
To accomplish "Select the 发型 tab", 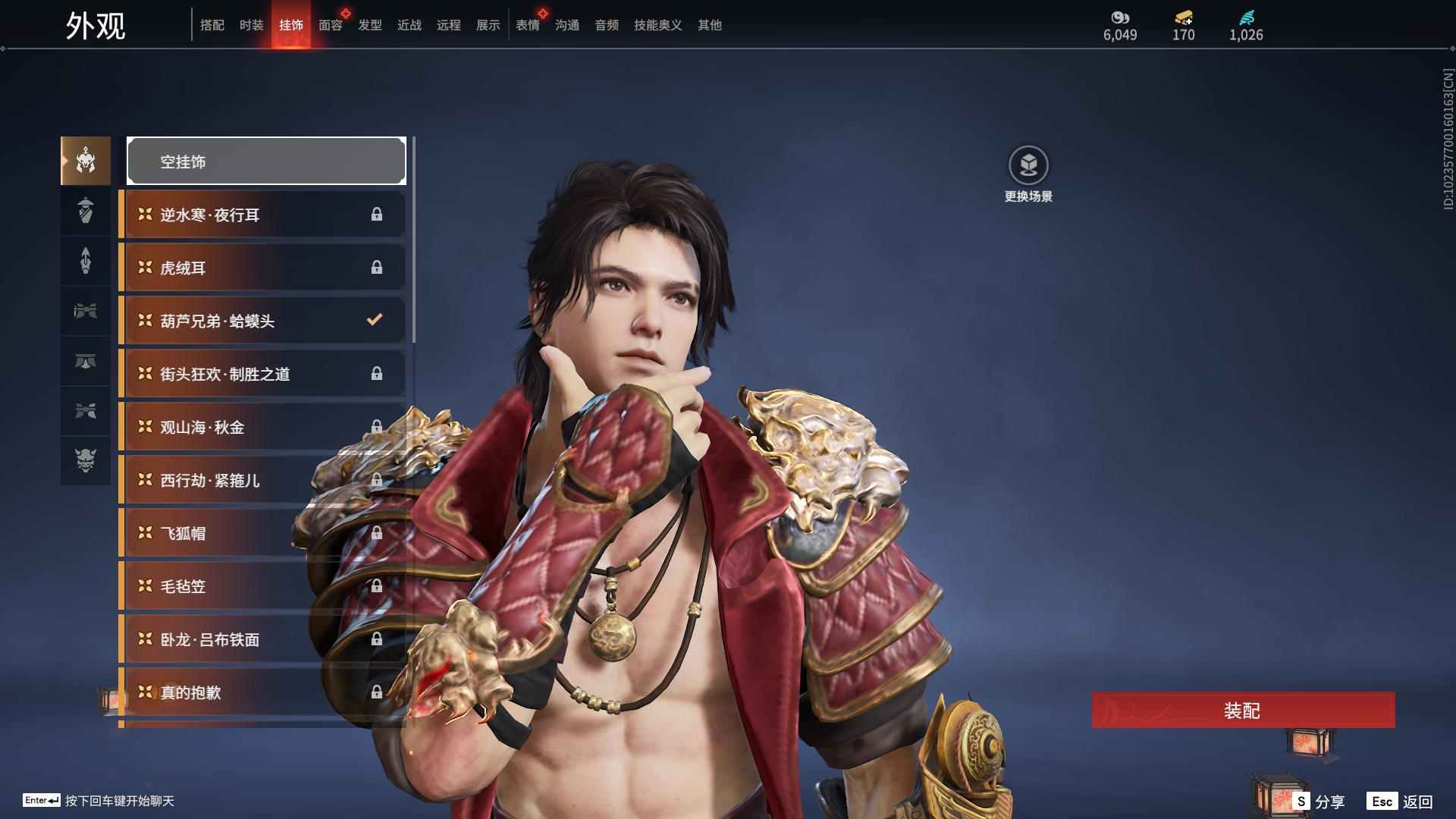I will click(x=369, y=25).
